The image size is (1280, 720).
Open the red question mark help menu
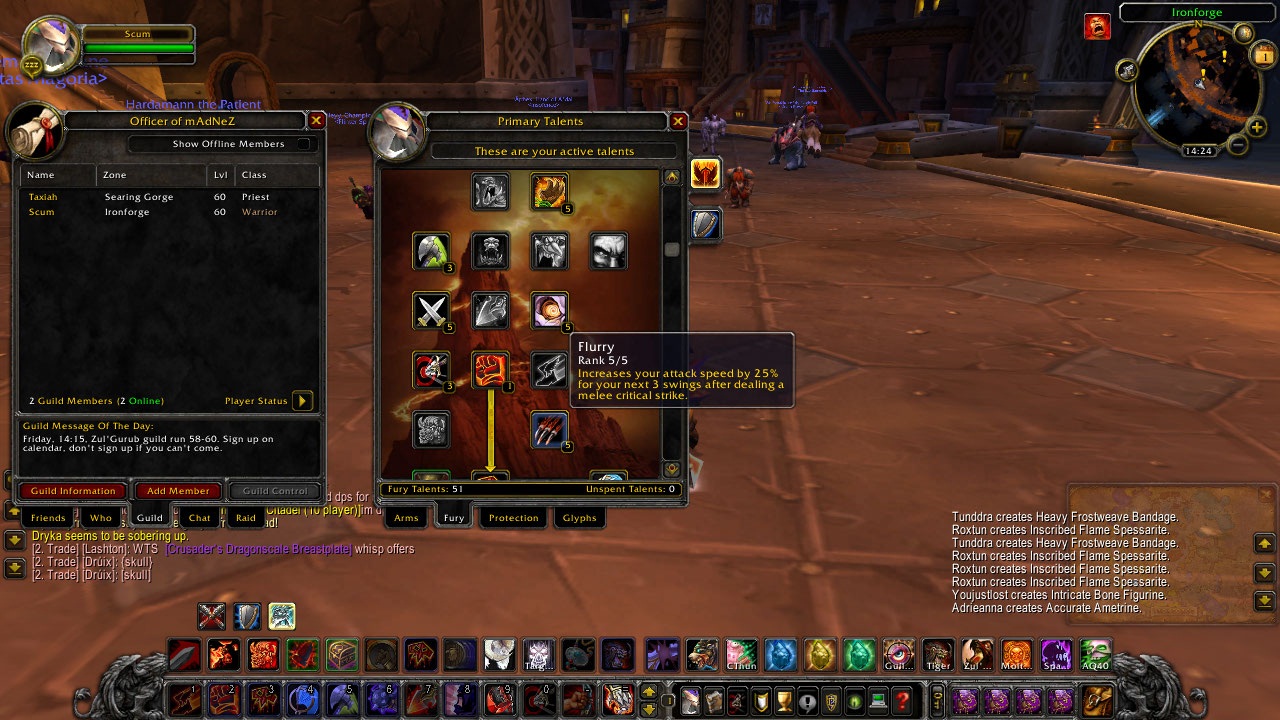click(903, 701)
